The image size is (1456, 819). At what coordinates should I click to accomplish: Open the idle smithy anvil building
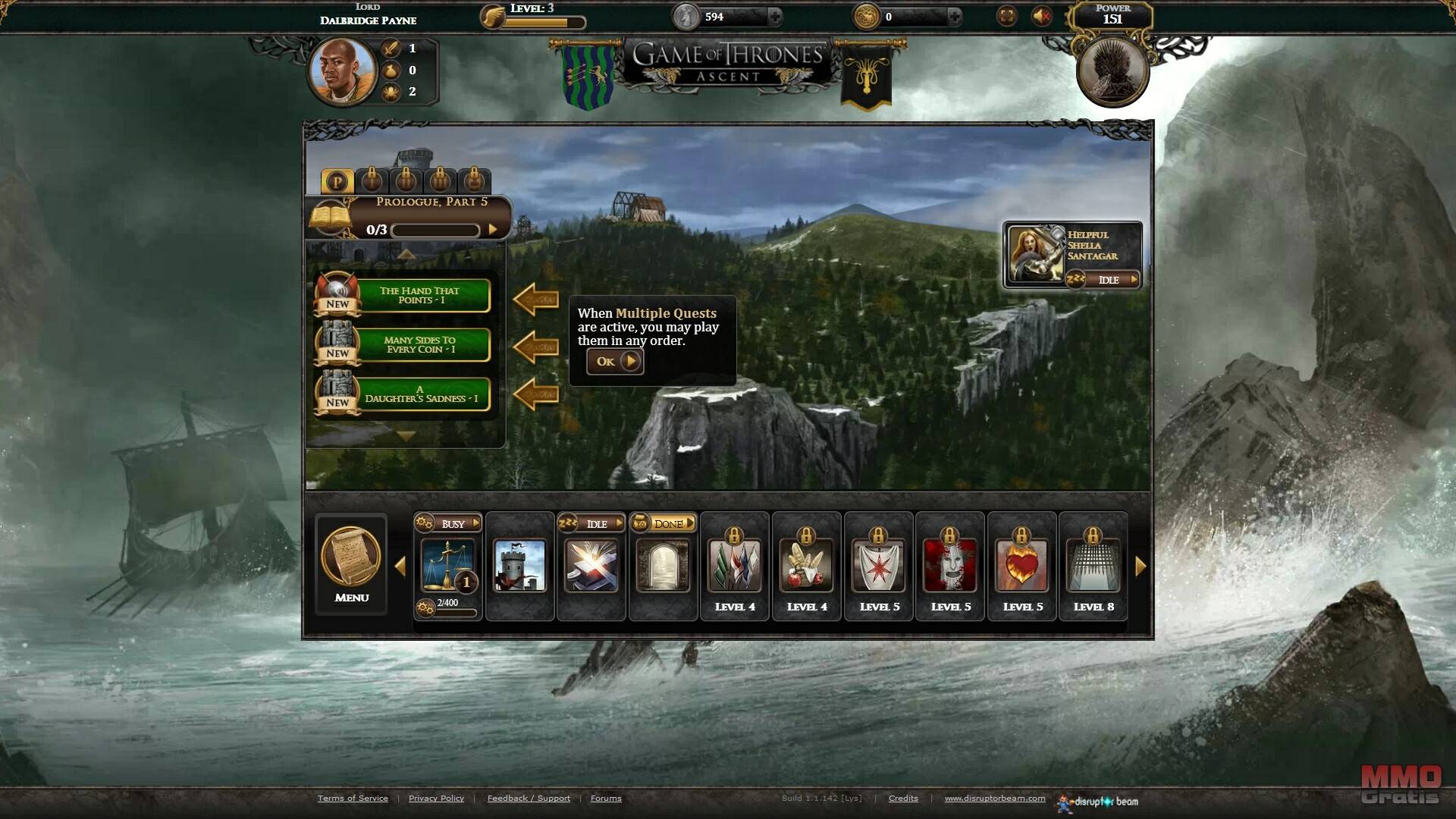pos(591,565)
